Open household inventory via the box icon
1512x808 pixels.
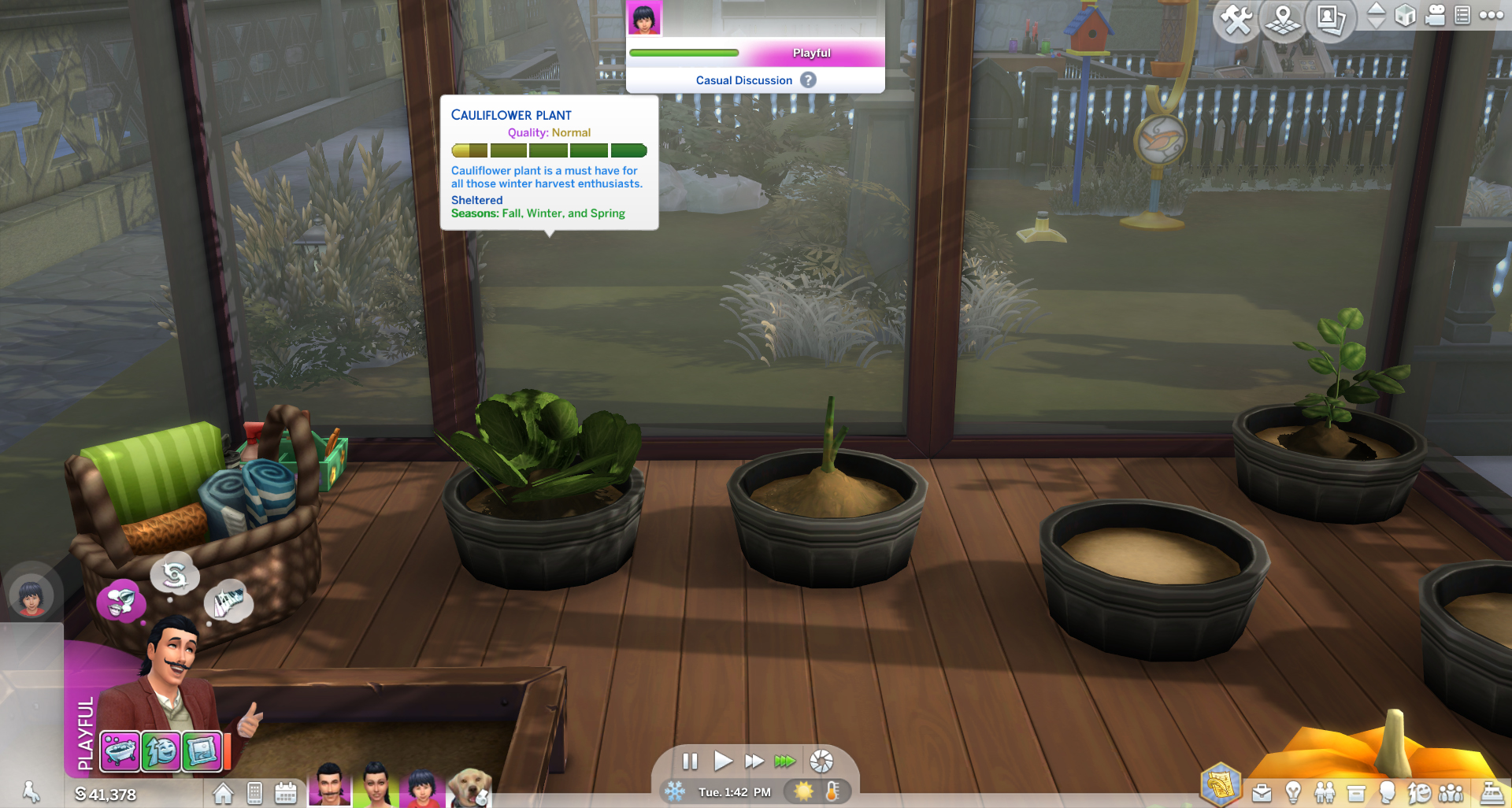click(1355, 792)
